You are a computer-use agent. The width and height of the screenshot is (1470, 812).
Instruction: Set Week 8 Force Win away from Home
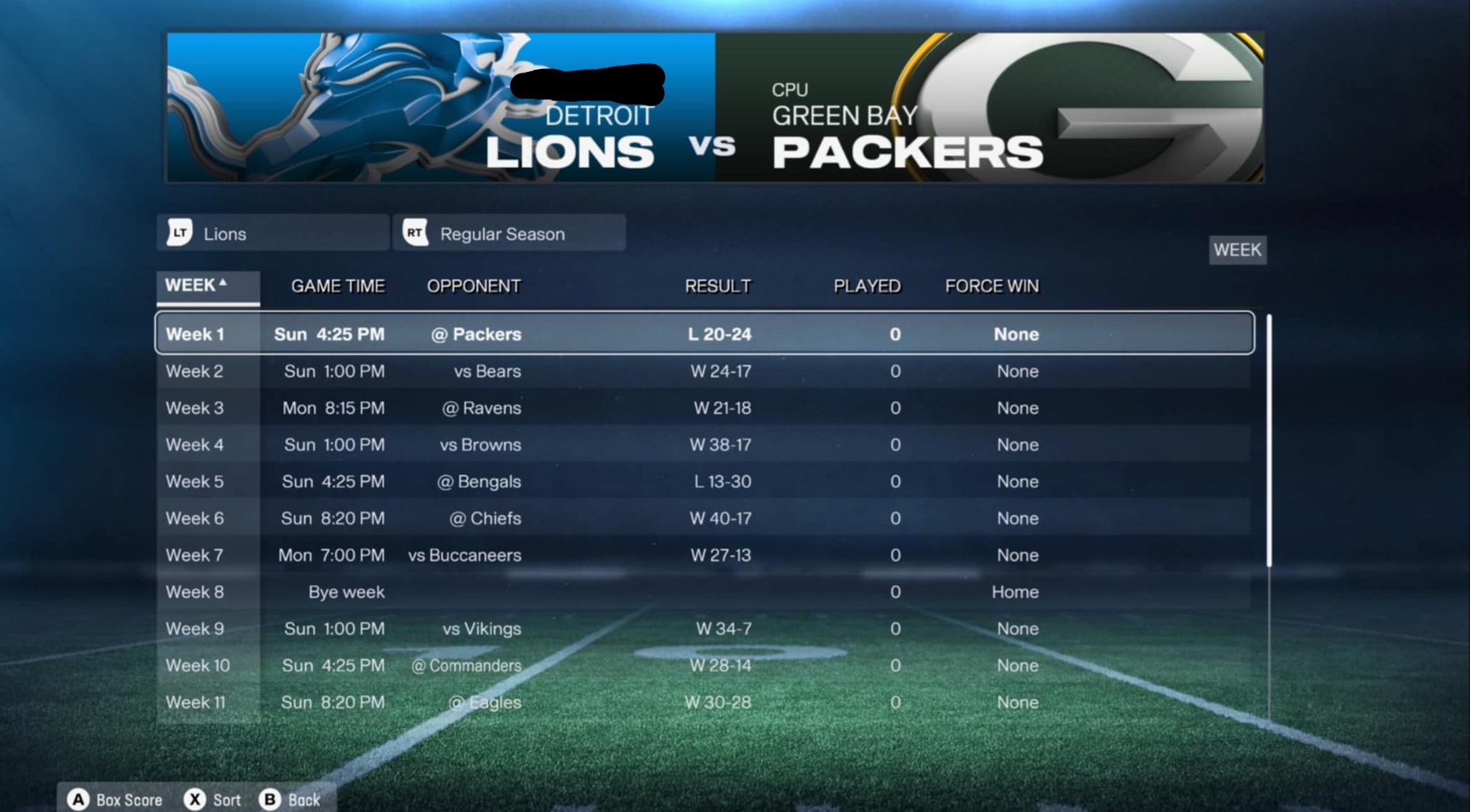1016,591
